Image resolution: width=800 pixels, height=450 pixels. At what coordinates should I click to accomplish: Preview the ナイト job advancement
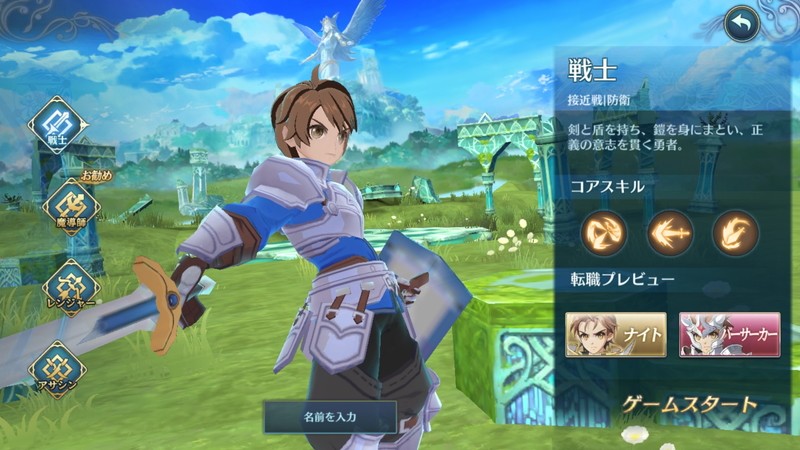[615, 335]
